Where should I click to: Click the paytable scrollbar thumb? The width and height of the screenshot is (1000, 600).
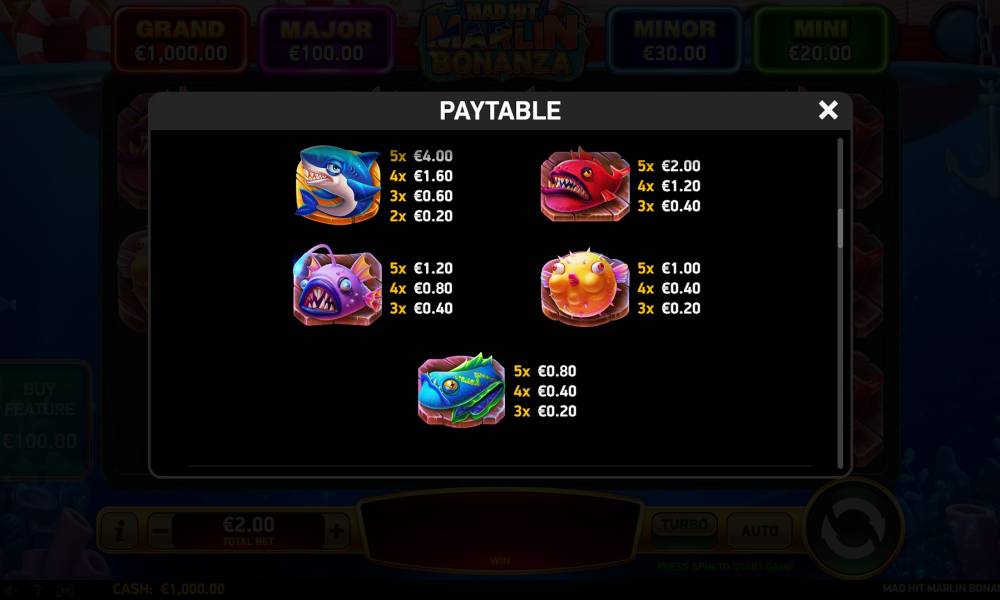(x=840, y=229)
